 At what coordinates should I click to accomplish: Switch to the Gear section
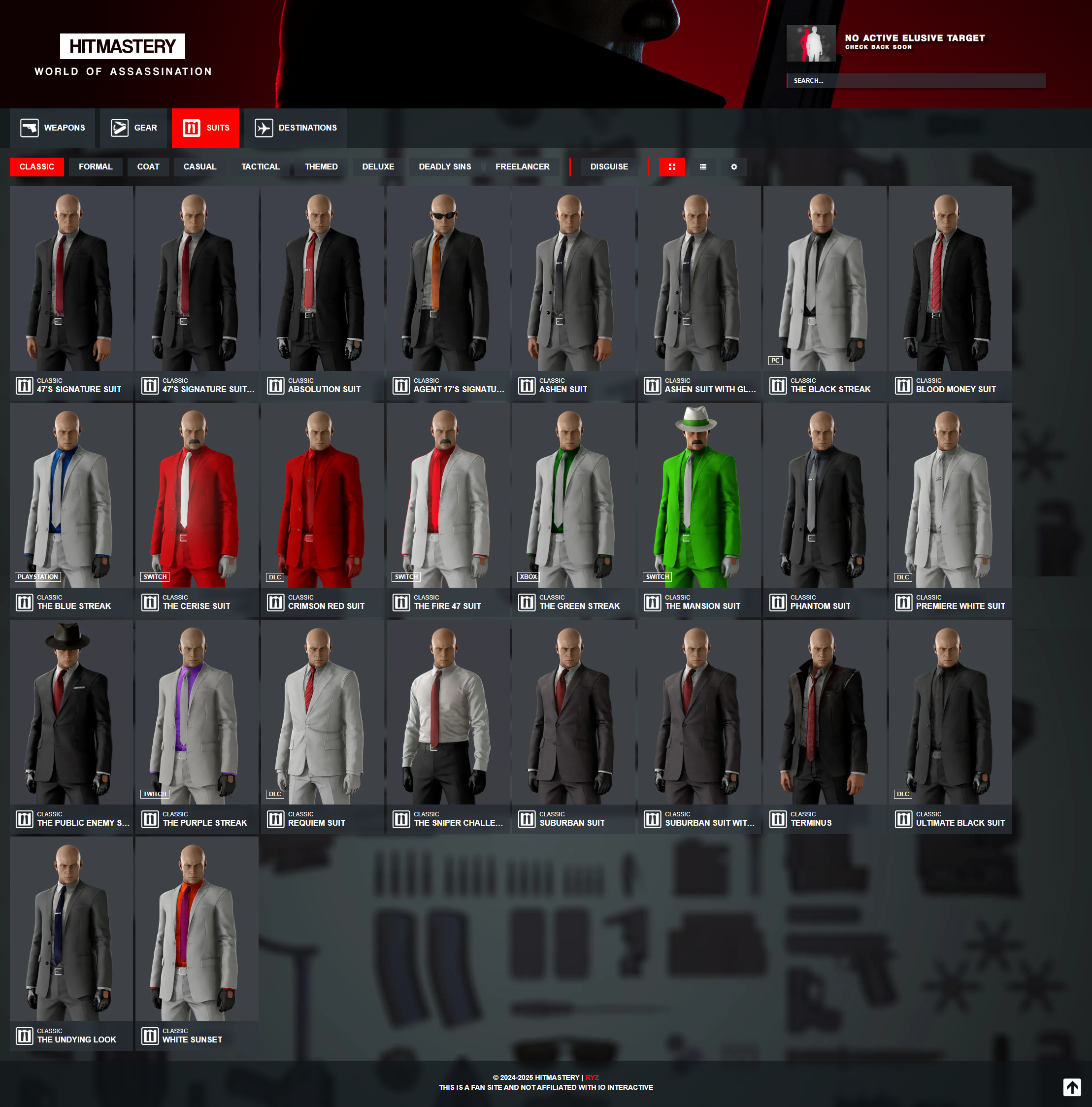[x=134, y=128]
